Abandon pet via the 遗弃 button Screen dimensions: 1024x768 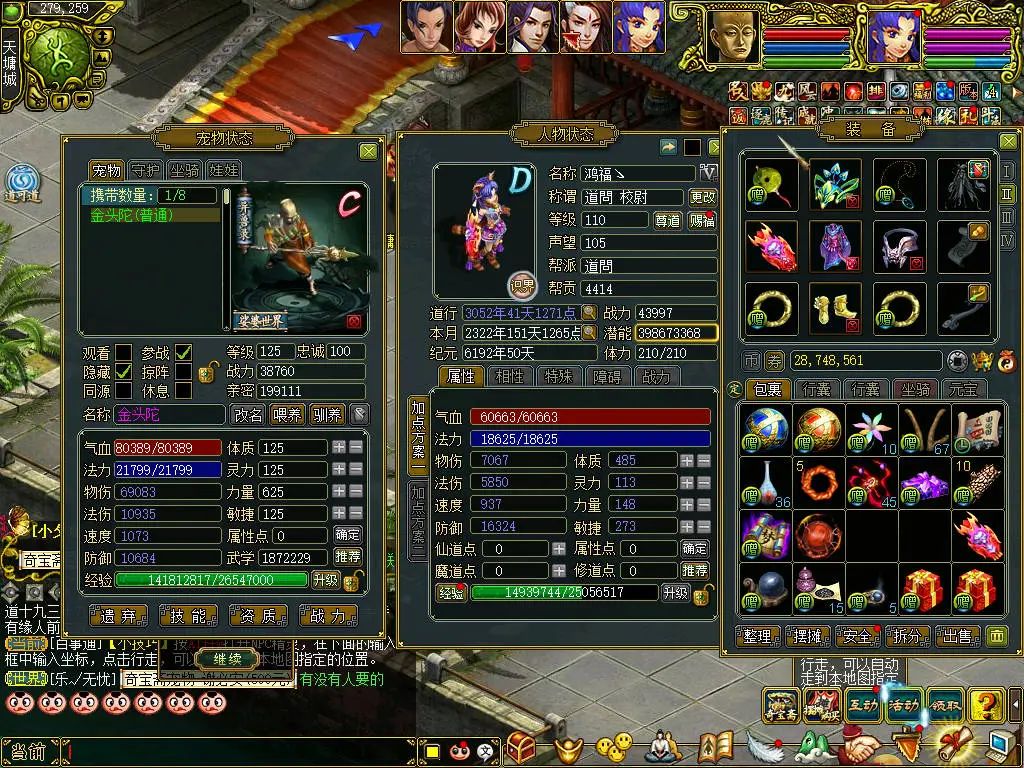pos(118,616)
